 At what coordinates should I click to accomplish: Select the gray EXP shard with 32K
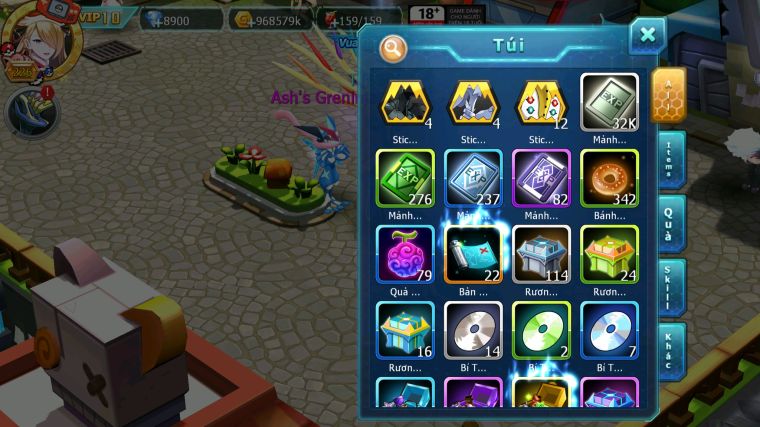[609, 104]
